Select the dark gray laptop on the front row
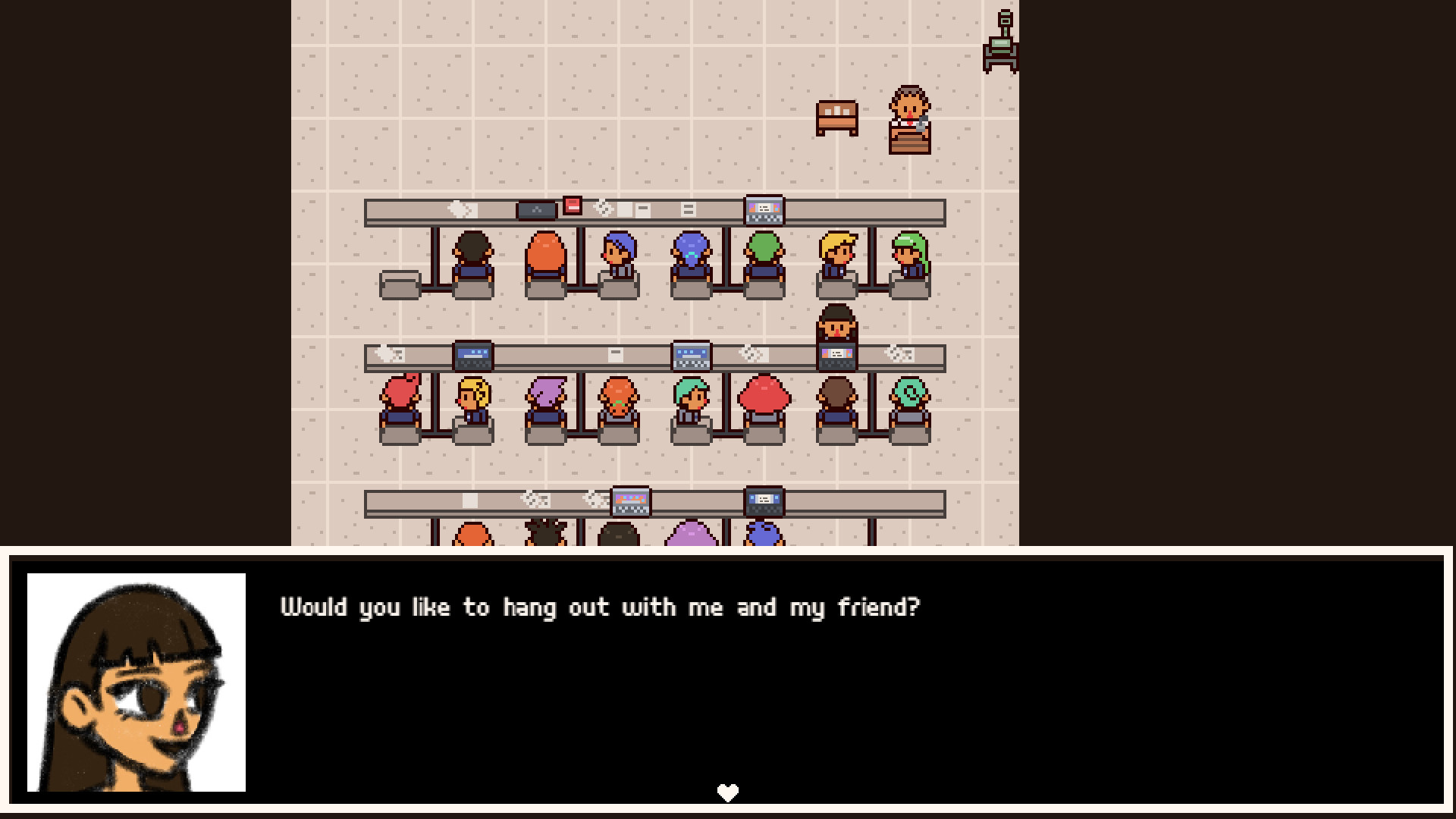 click(538, 210)
